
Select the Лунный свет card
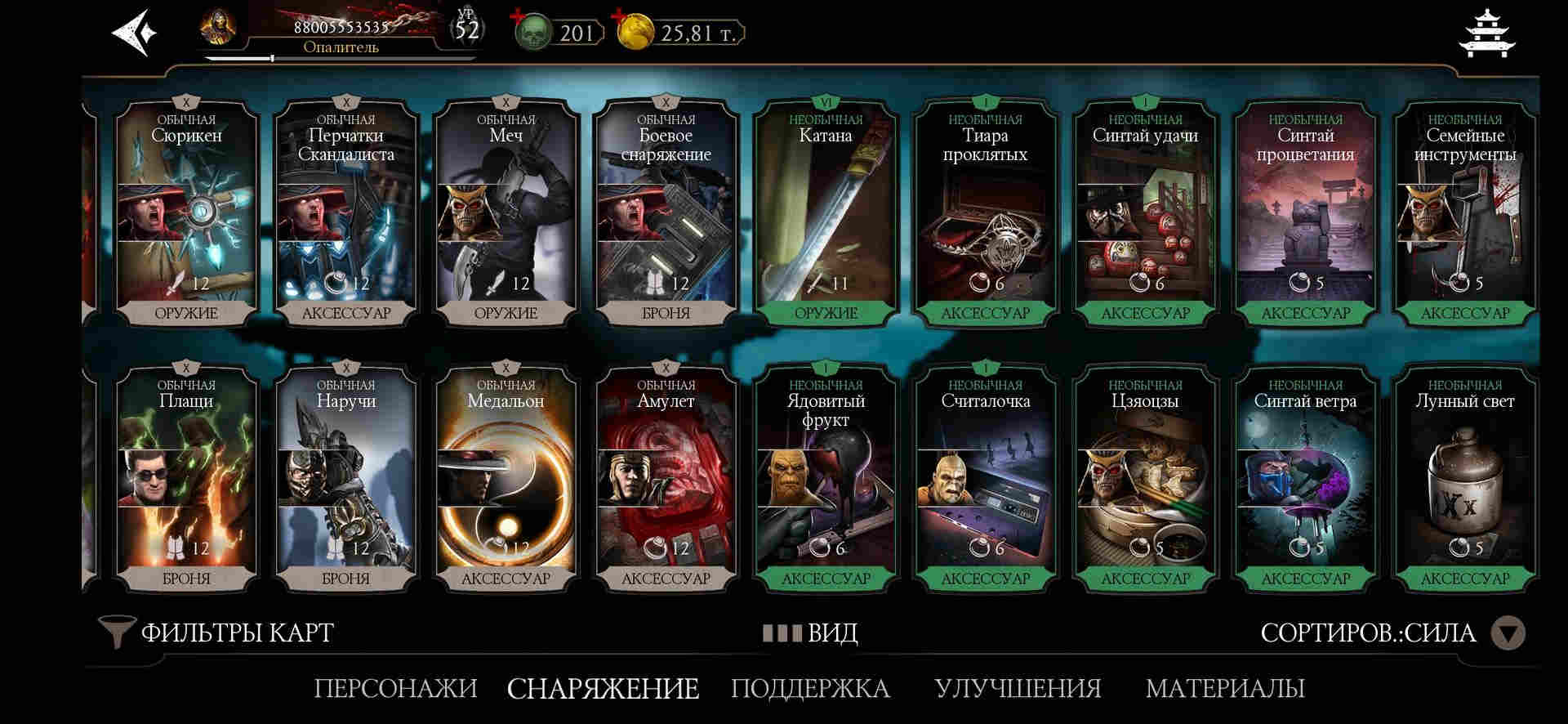(1465, 478)
